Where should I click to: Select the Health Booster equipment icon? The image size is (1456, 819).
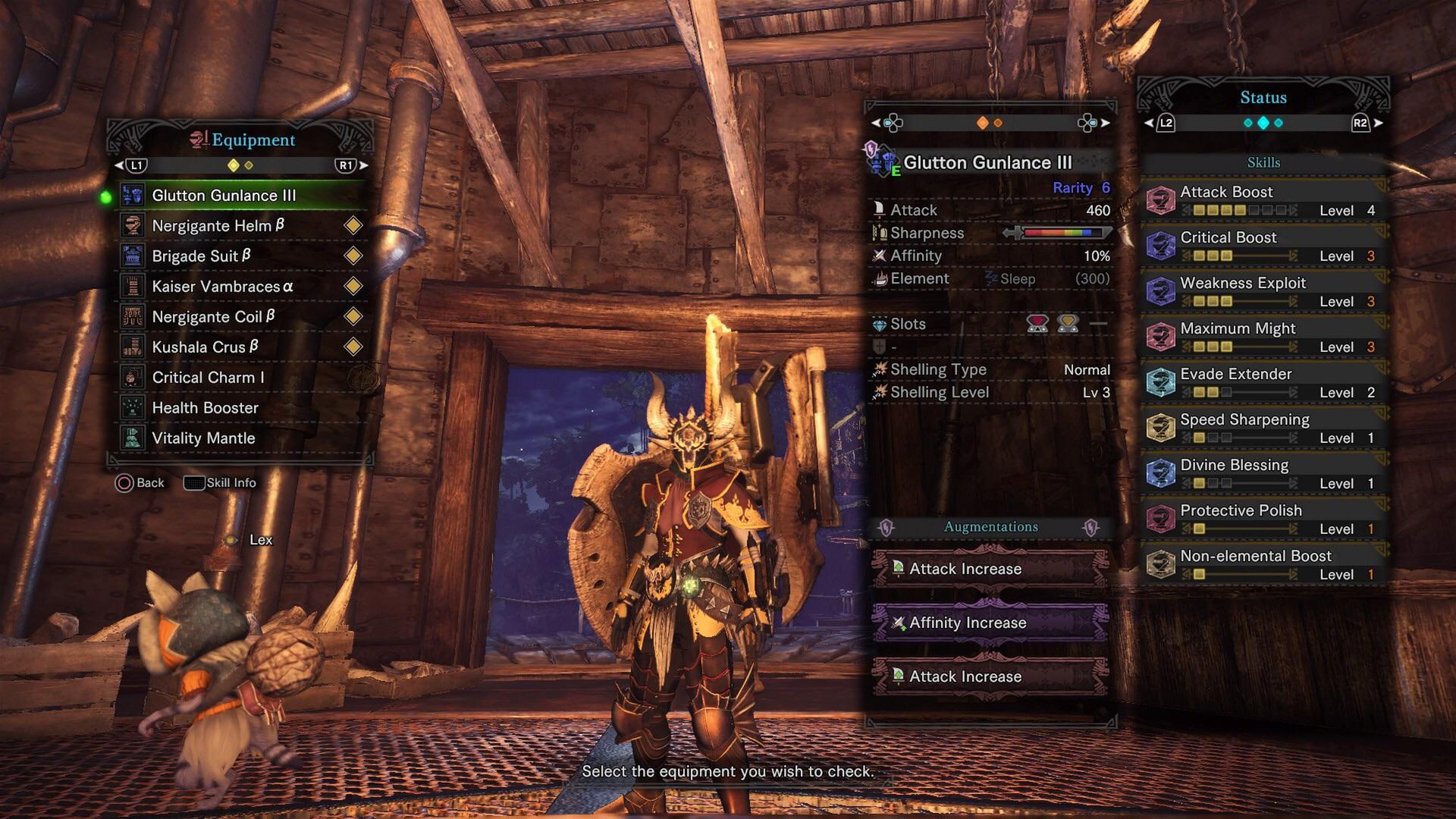pyautogui.click(x=133, y=407)
